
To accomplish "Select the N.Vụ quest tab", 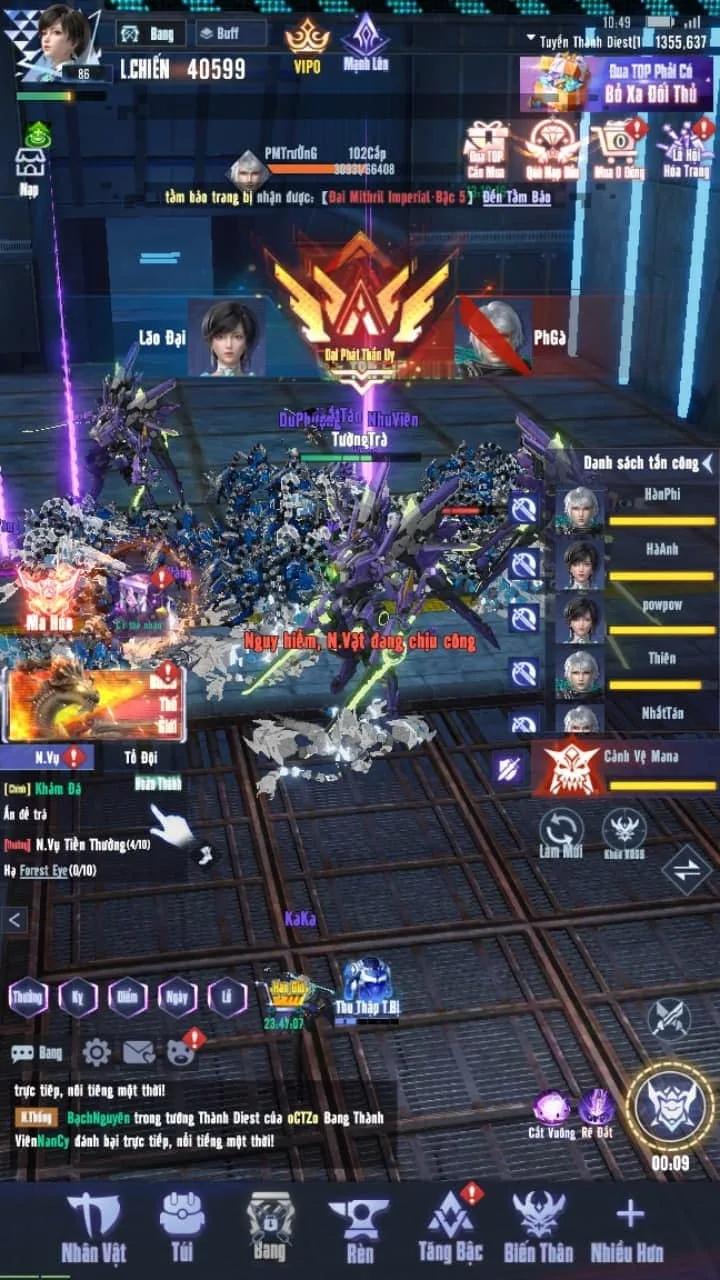I will (x=48, y=757).
